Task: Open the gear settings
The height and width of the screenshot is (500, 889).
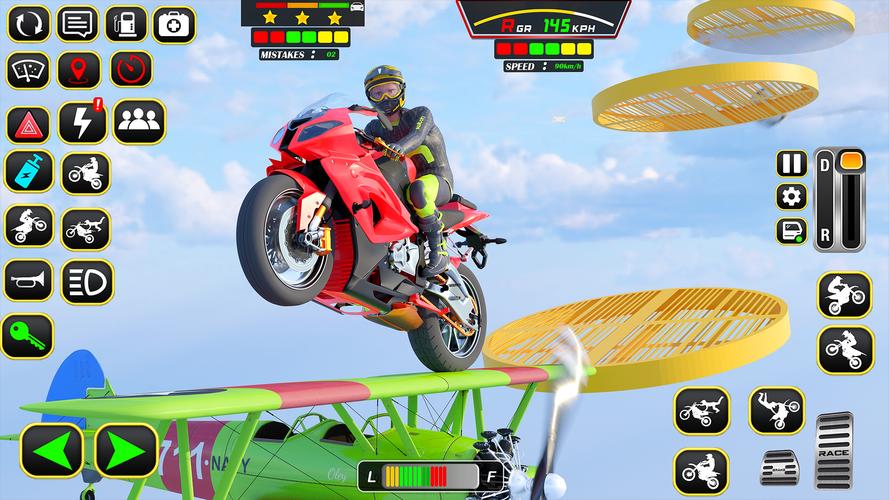Action: click(x=791, y=196)
